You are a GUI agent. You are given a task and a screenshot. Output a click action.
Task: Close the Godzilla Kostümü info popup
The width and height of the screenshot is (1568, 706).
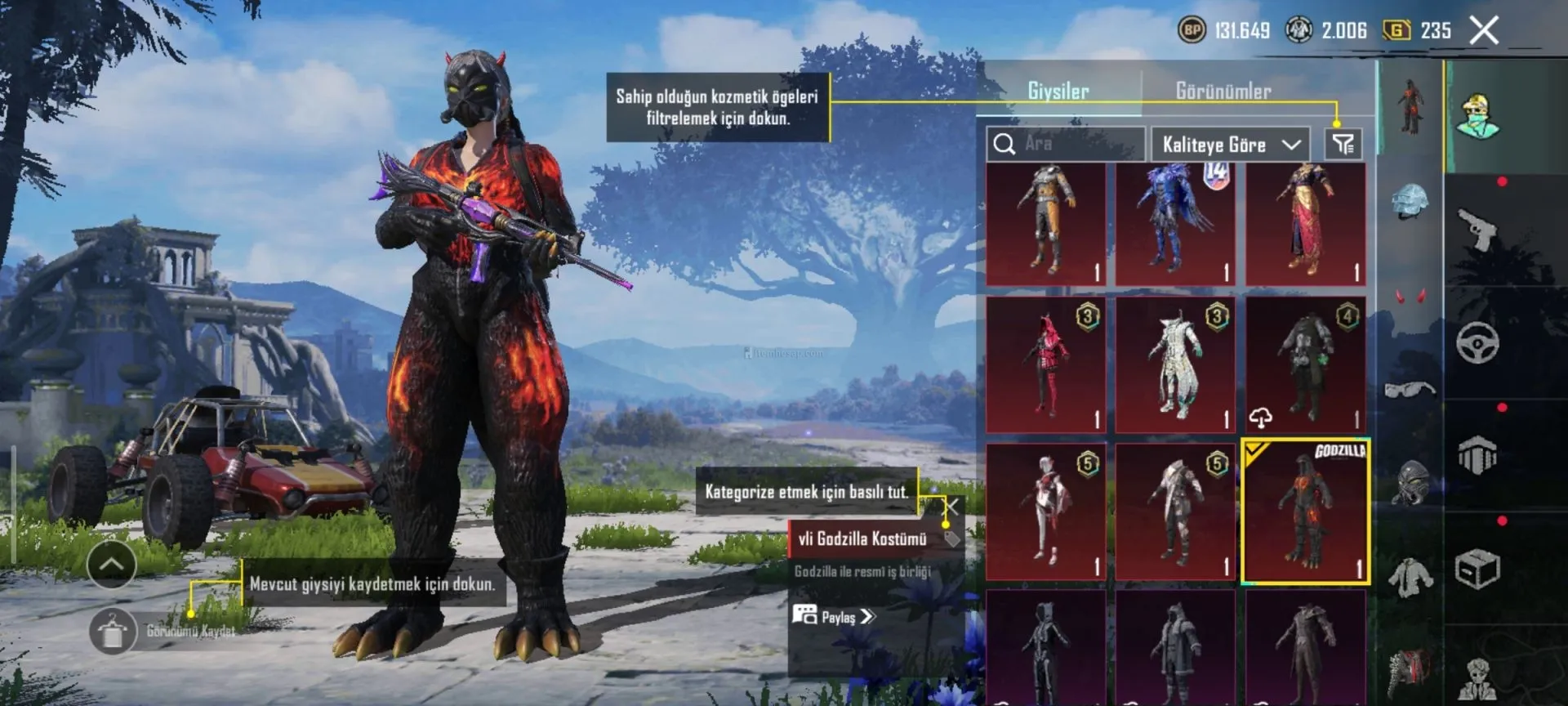pyautogui.click(x=951, y=507)
